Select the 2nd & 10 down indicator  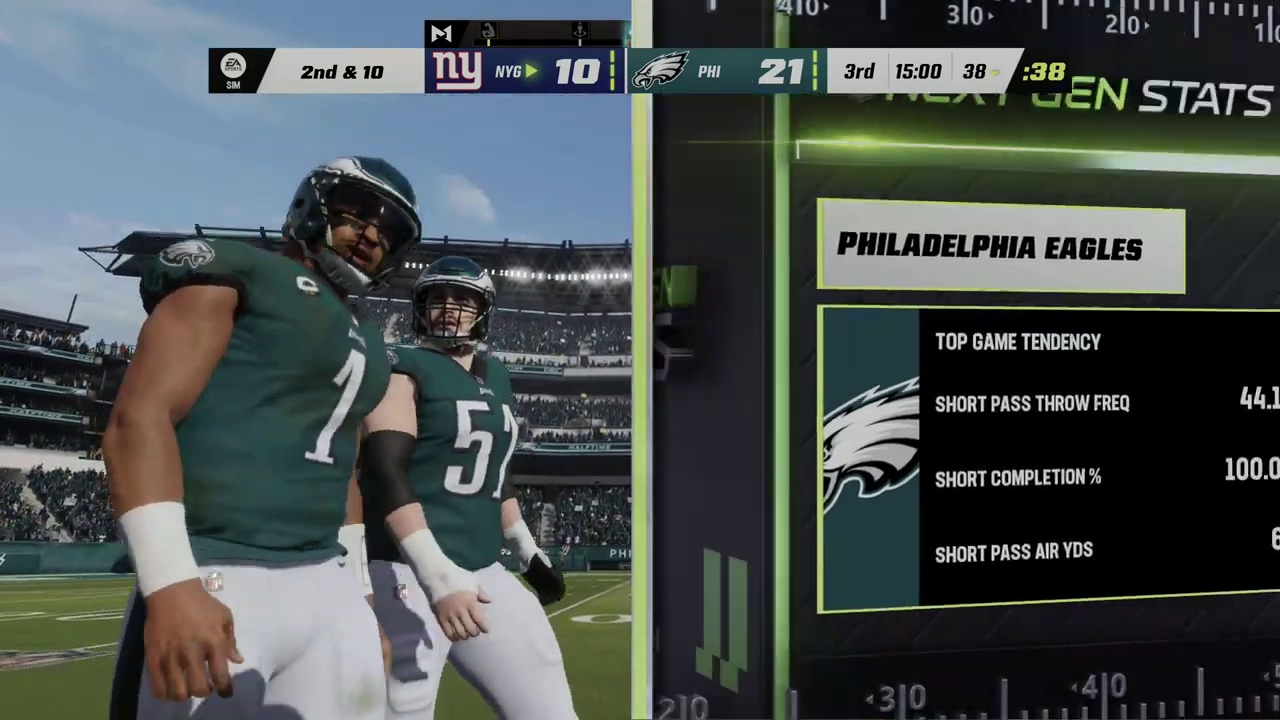341,71
